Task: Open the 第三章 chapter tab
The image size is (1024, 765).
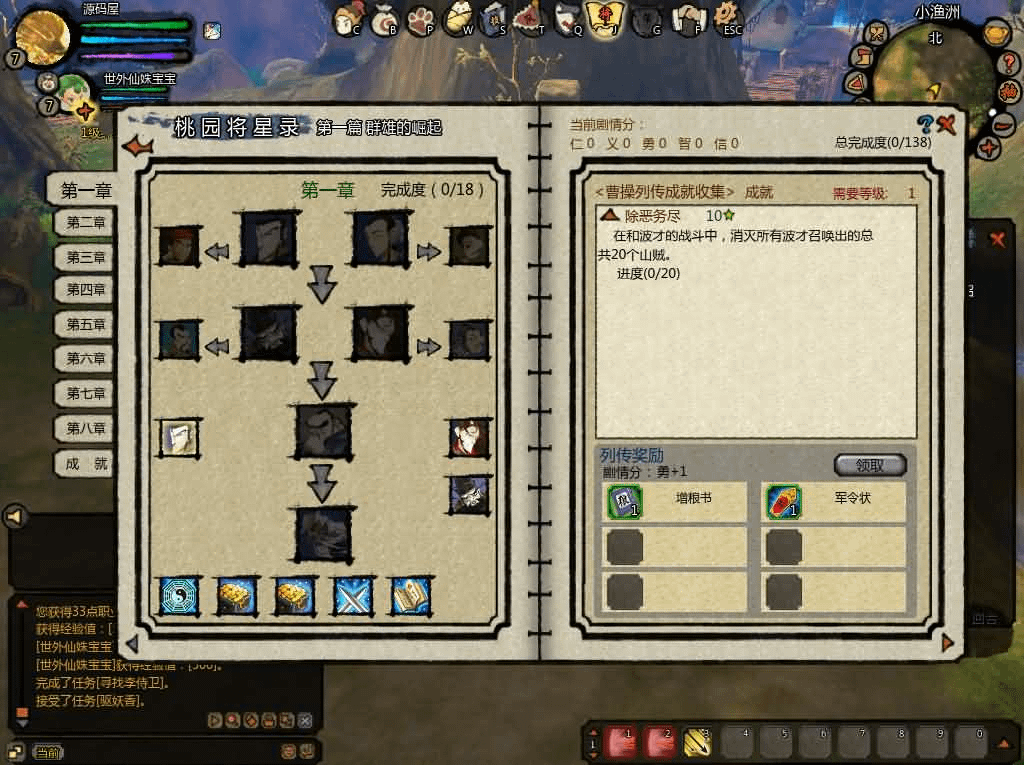Action: pyautogui.click(x=85, y=258)
